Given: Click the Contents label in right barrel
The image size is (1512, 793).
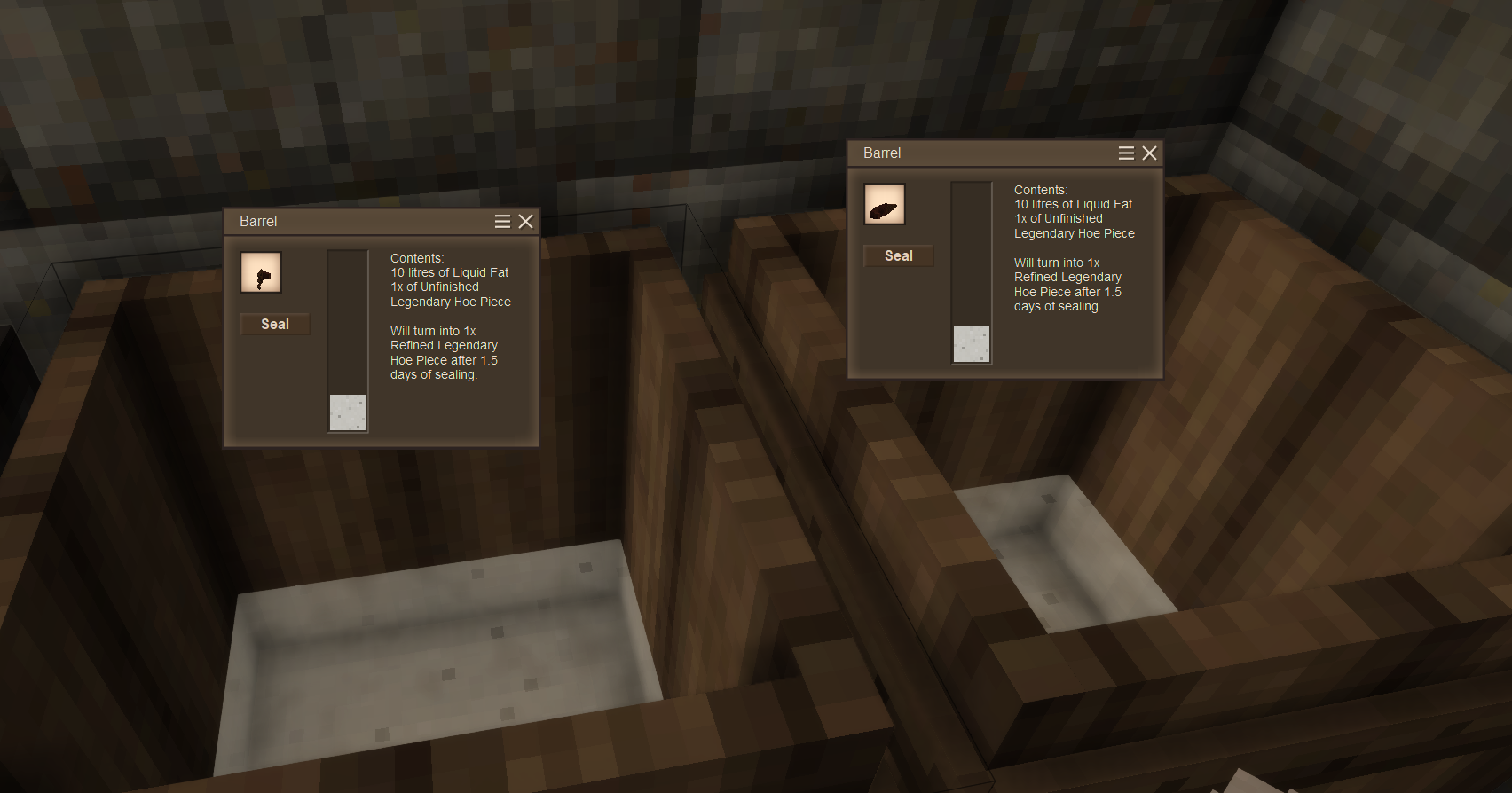Looking at the screenshot, I should pos(1040,189).
